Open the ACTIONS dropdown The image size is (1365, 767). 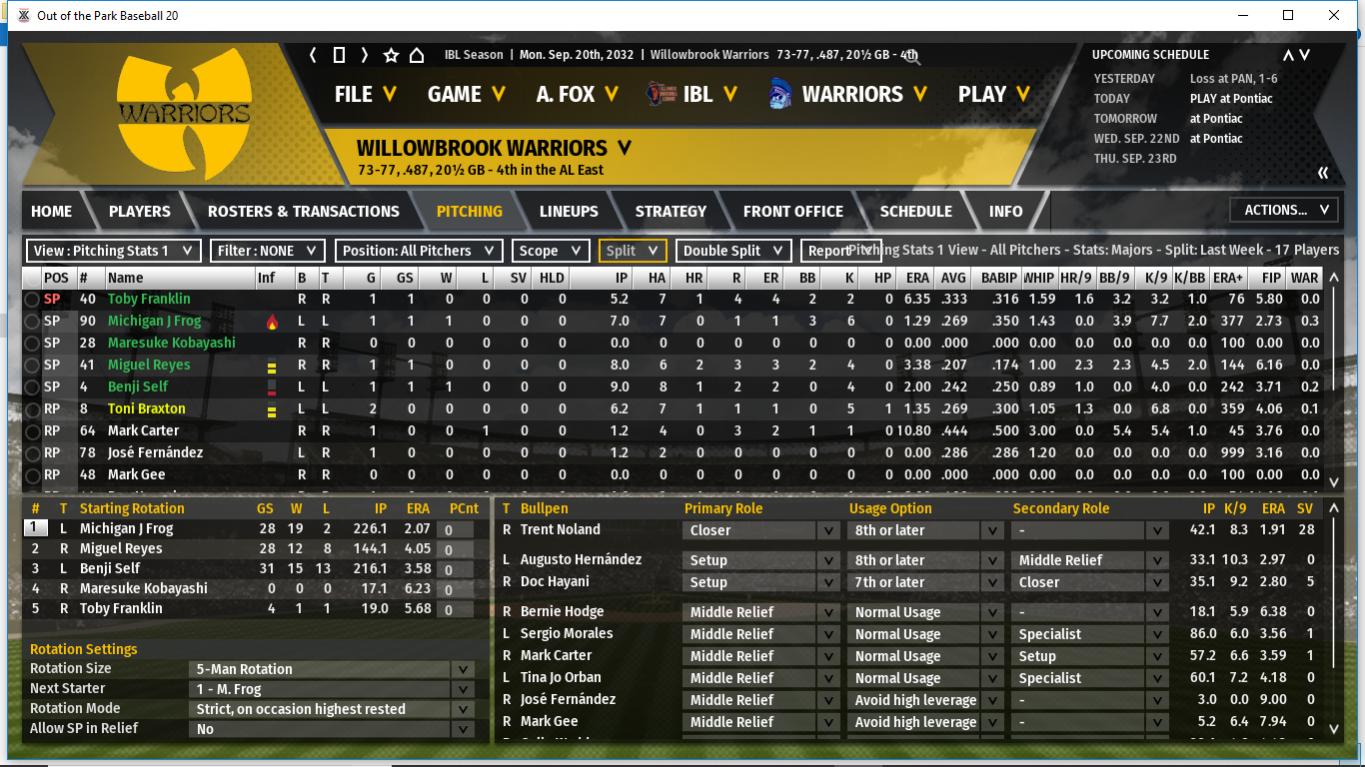(1285, 210)
